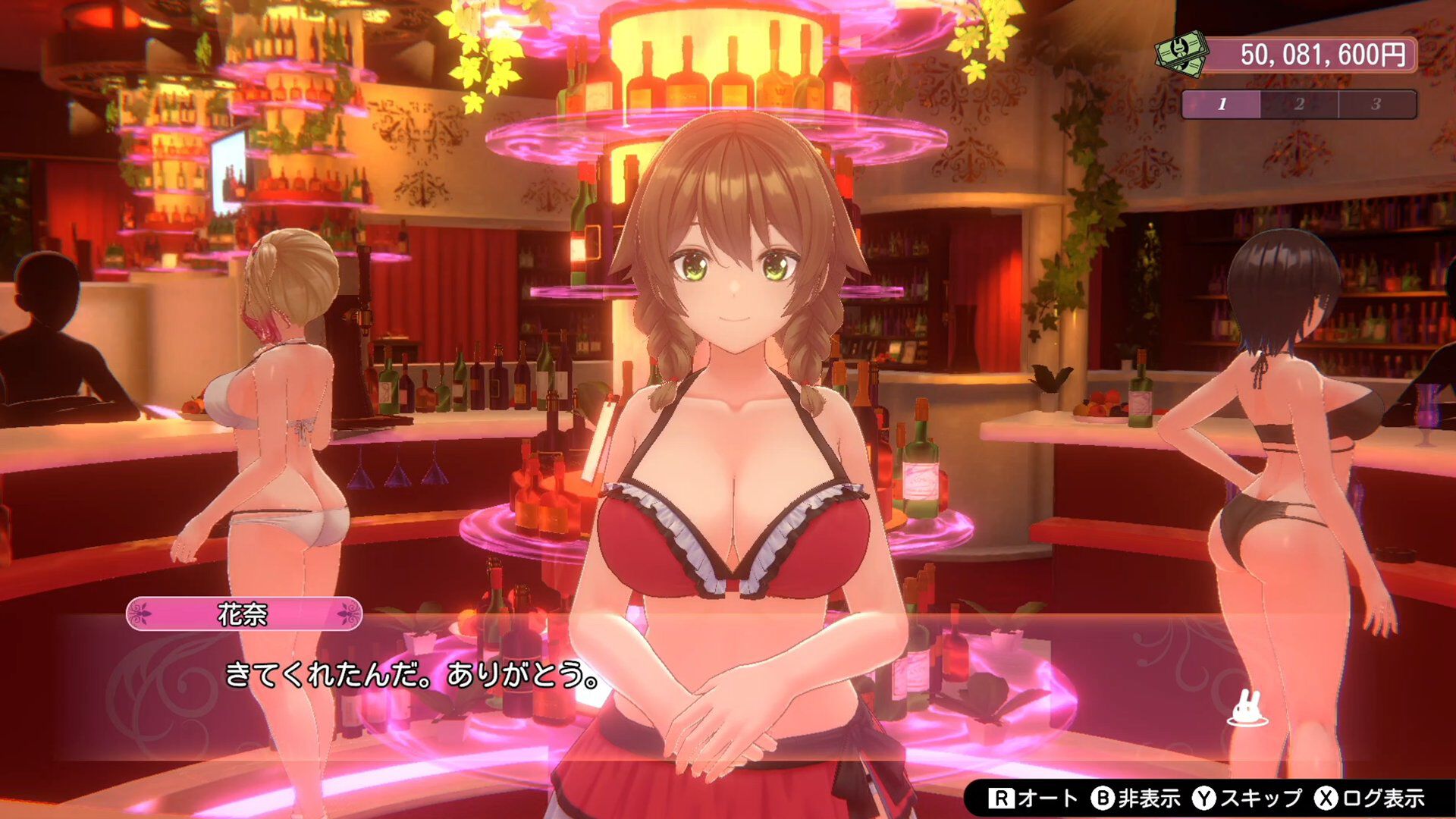Select the segment numbered 1
This screenshot has width=1456, height=819.
click(x=1222, y=105)
